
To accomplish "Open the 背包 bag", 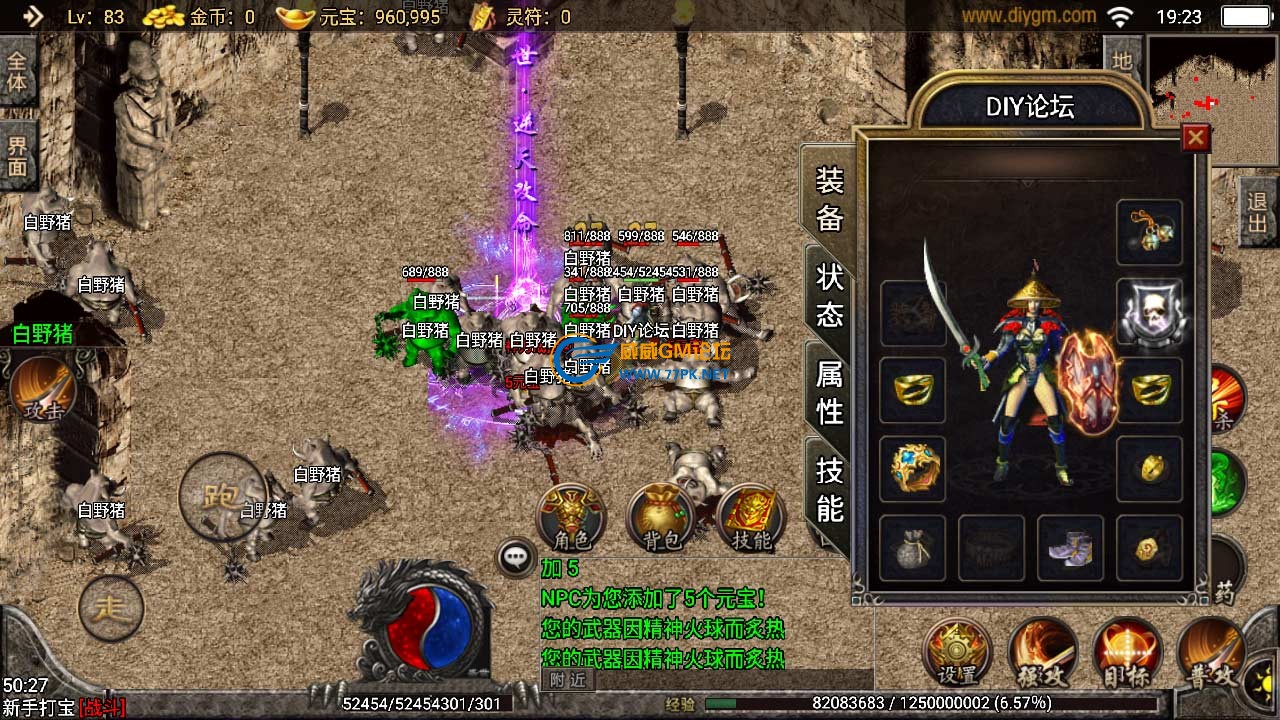I will (661, 518).
